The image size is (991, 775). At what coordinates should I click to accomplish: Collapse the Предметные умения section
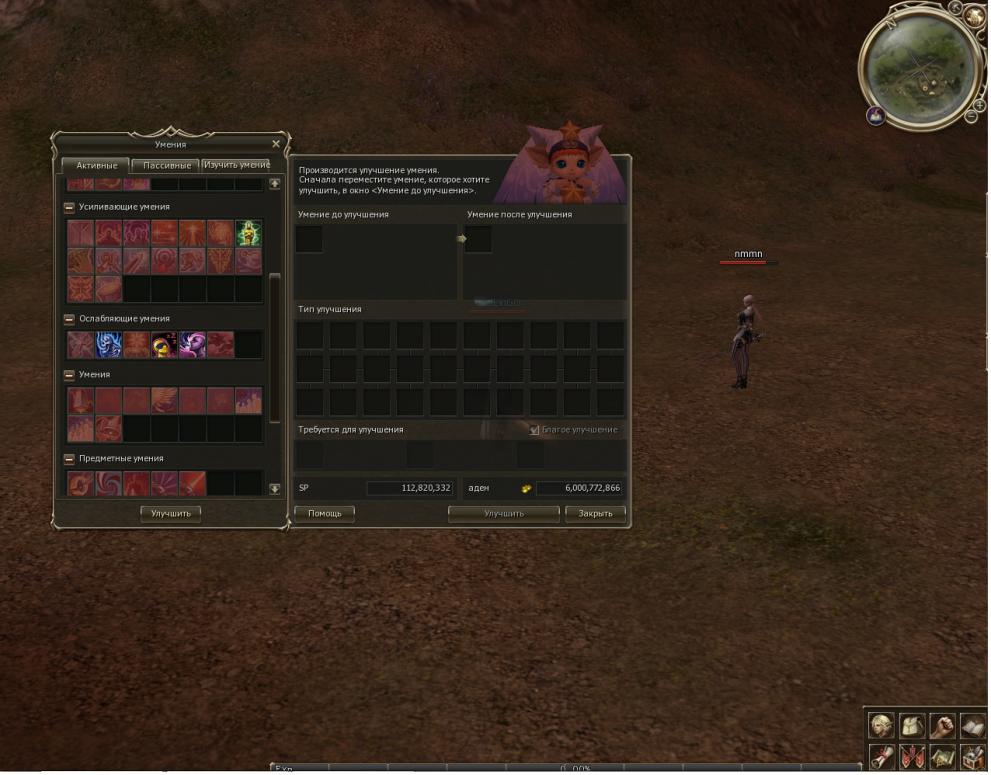point(69,459)
